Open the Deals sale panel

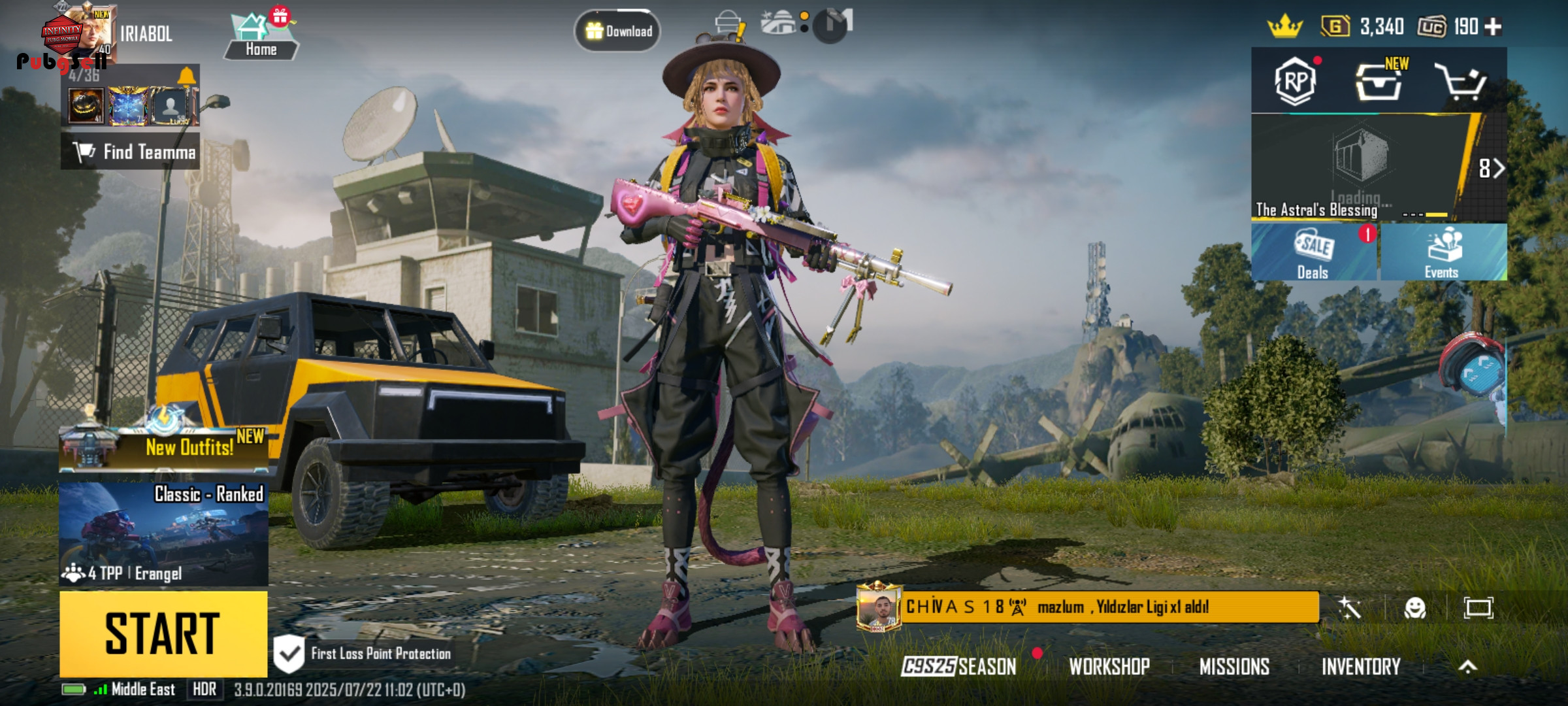tap(1314, 253)
